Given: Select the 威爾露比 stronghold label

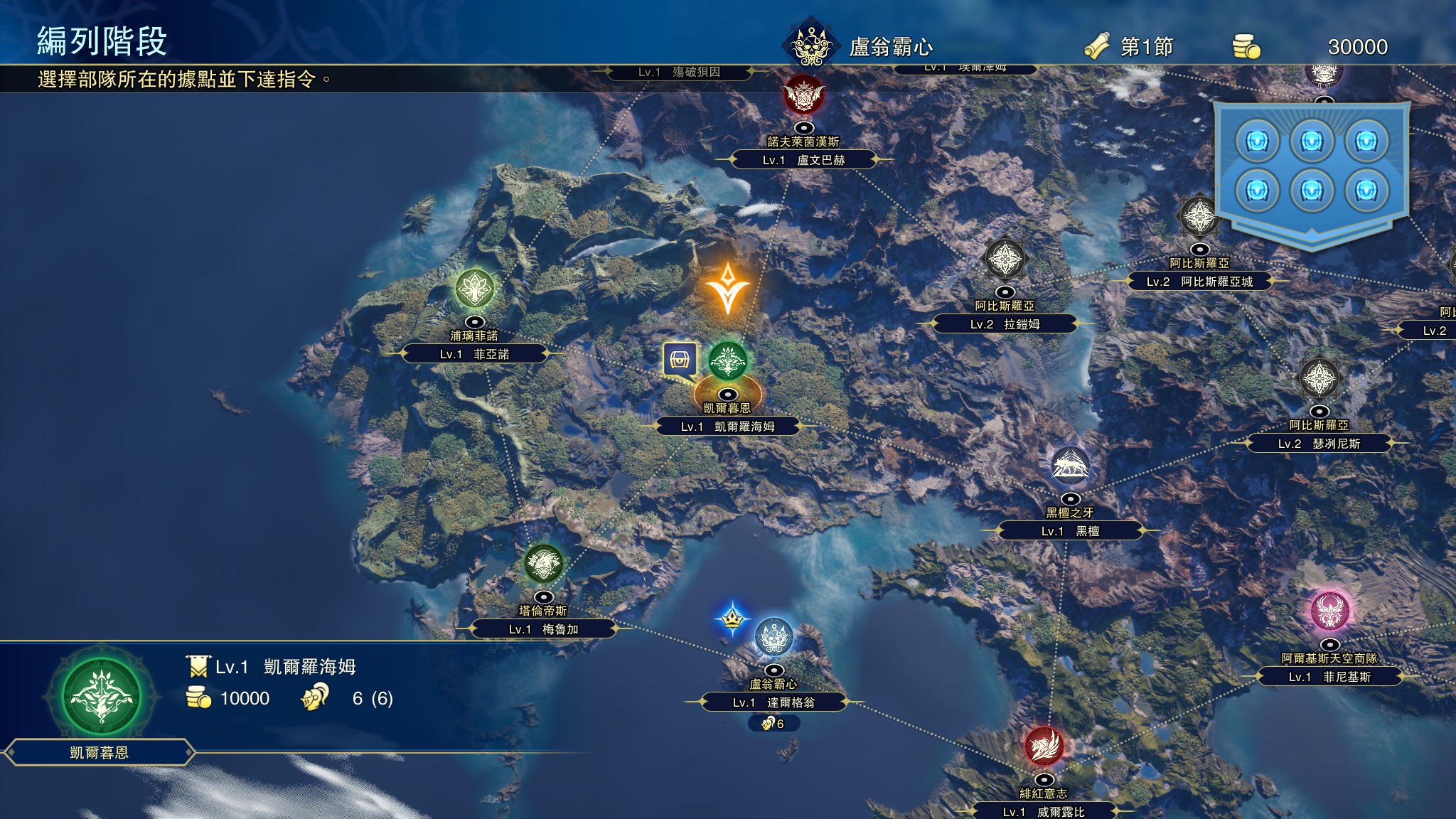Looking at the screenshot, I should [1044, 812].
